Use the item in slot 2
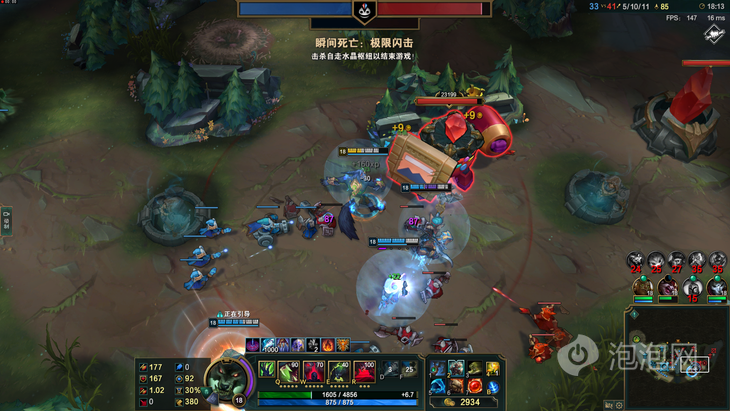730x411 pixels. 456,368
